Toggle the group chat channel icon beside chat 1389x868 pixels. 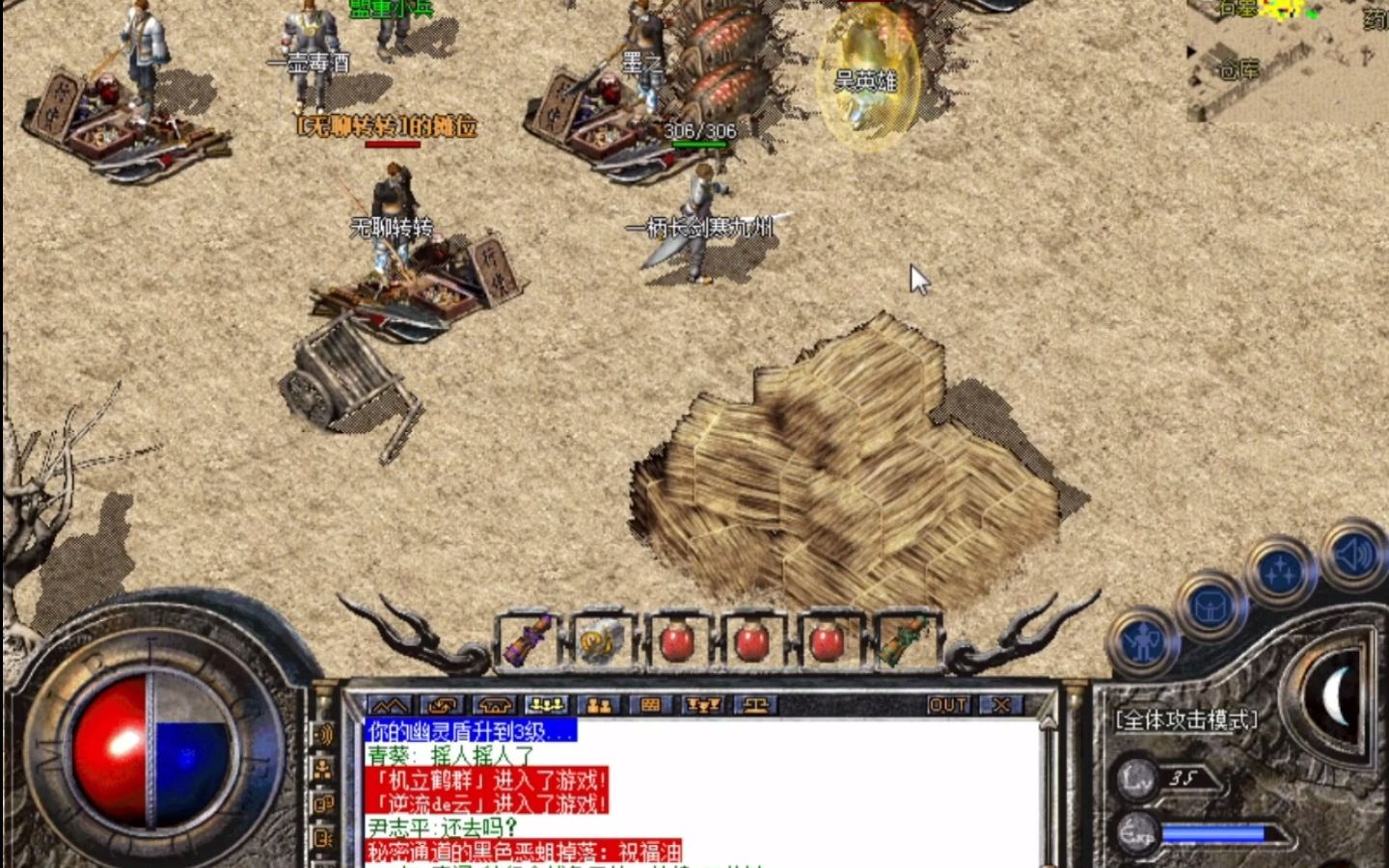point(322,770)
